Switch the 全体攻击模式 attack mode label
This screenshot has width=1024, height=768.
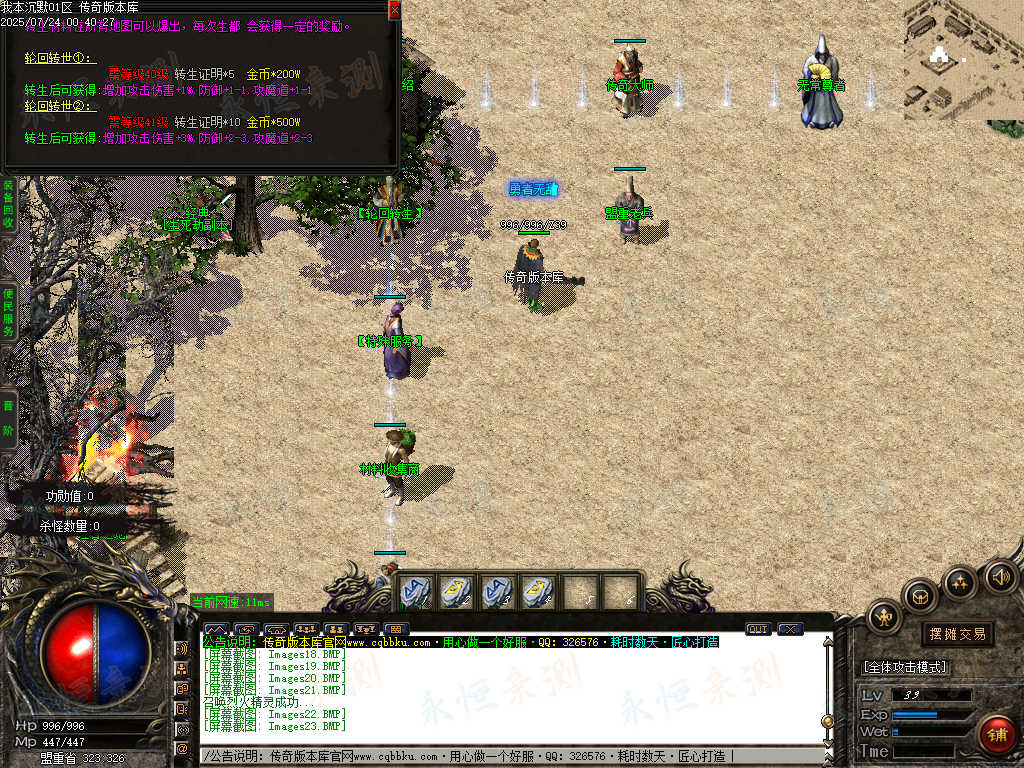pos(905,667)
